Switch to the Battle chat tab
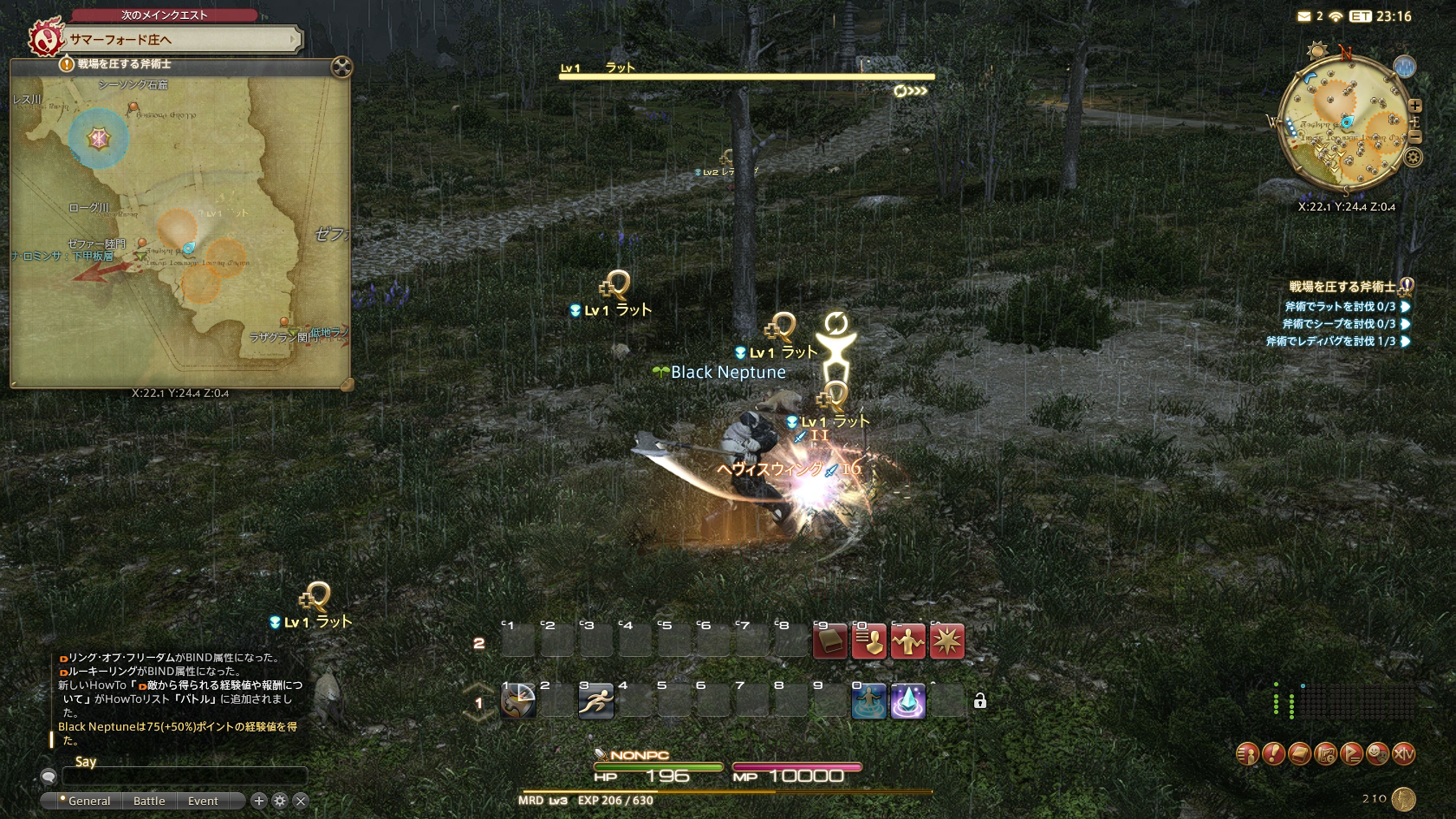The image size is (1456, 819). point(149,801)
